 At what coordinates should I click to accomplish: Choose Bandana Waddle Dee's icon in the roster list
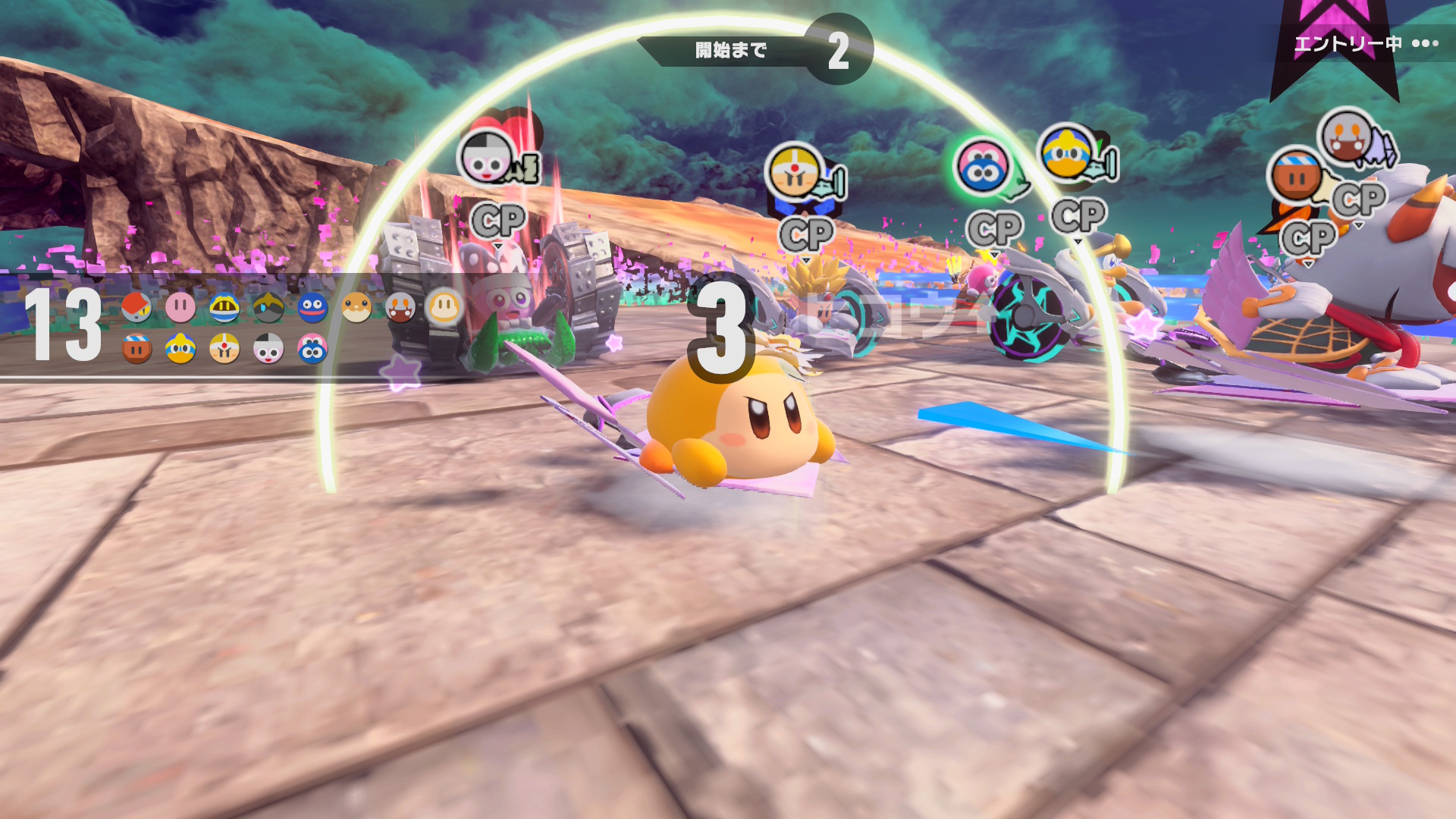(x=136, y=349)
